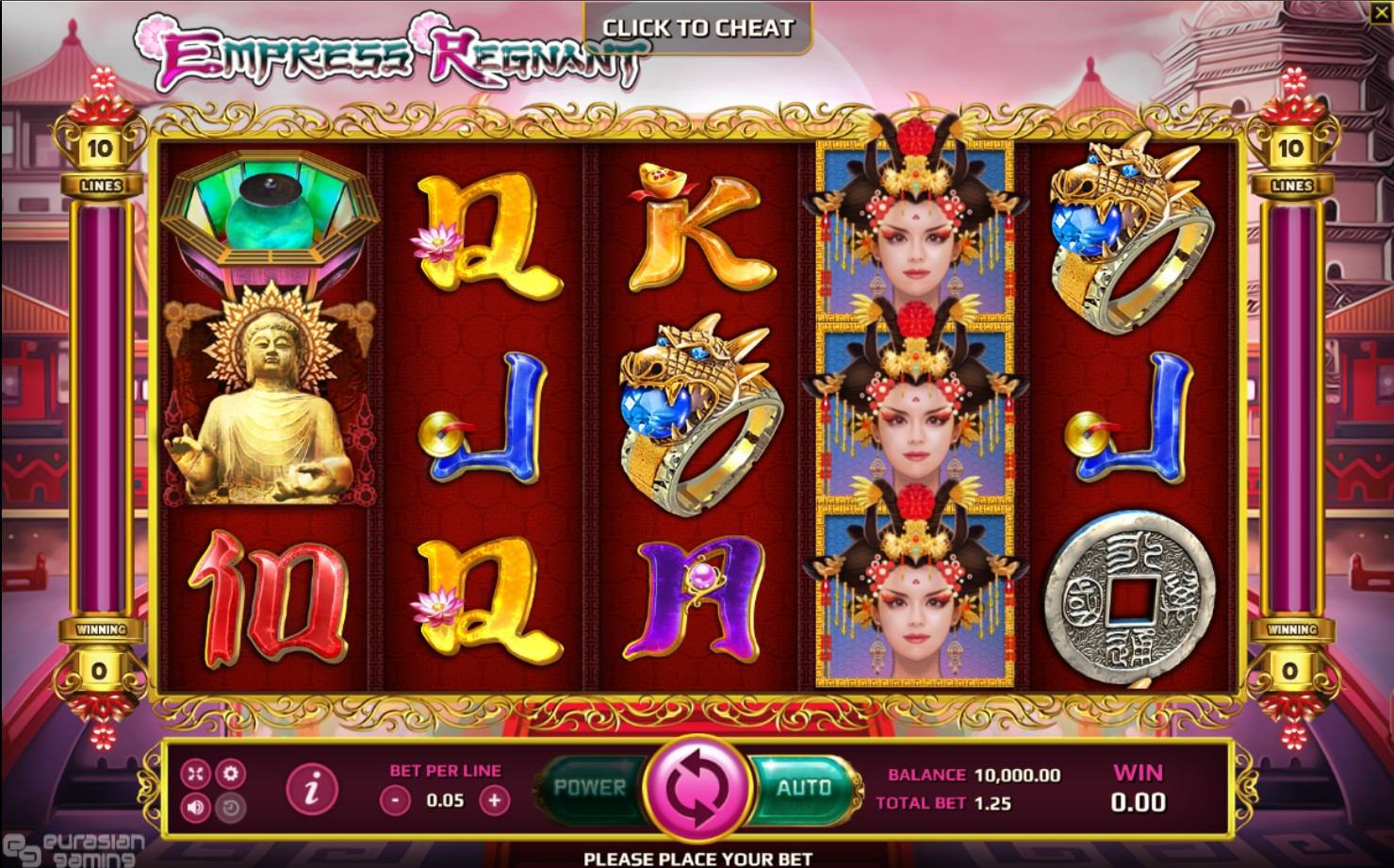
Task: Spin the reels with the pink button
Action: coord(697,788)
